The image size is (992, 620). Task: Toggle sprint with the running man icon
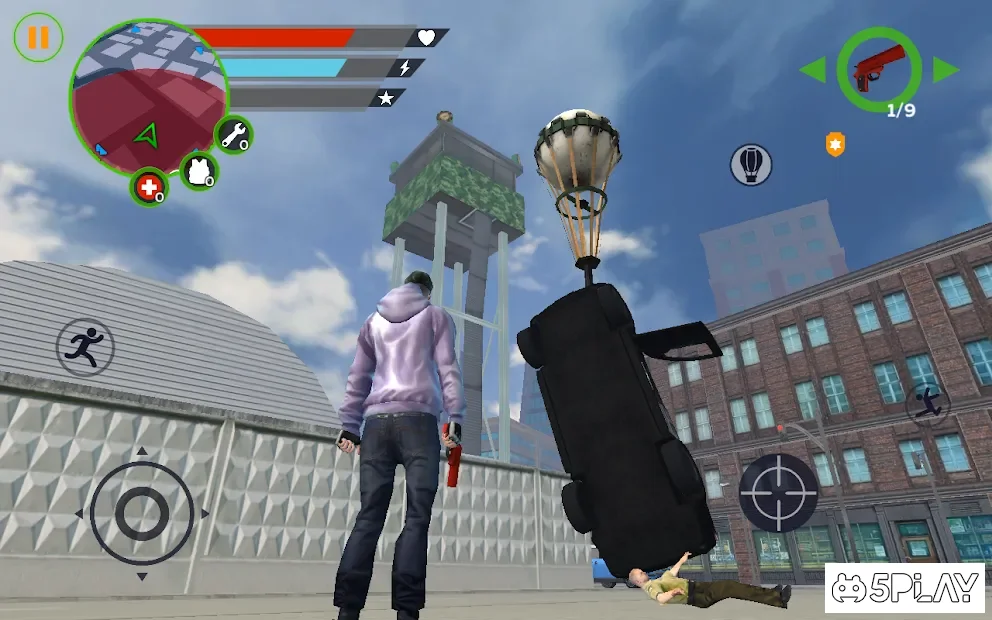coord(85,347)
